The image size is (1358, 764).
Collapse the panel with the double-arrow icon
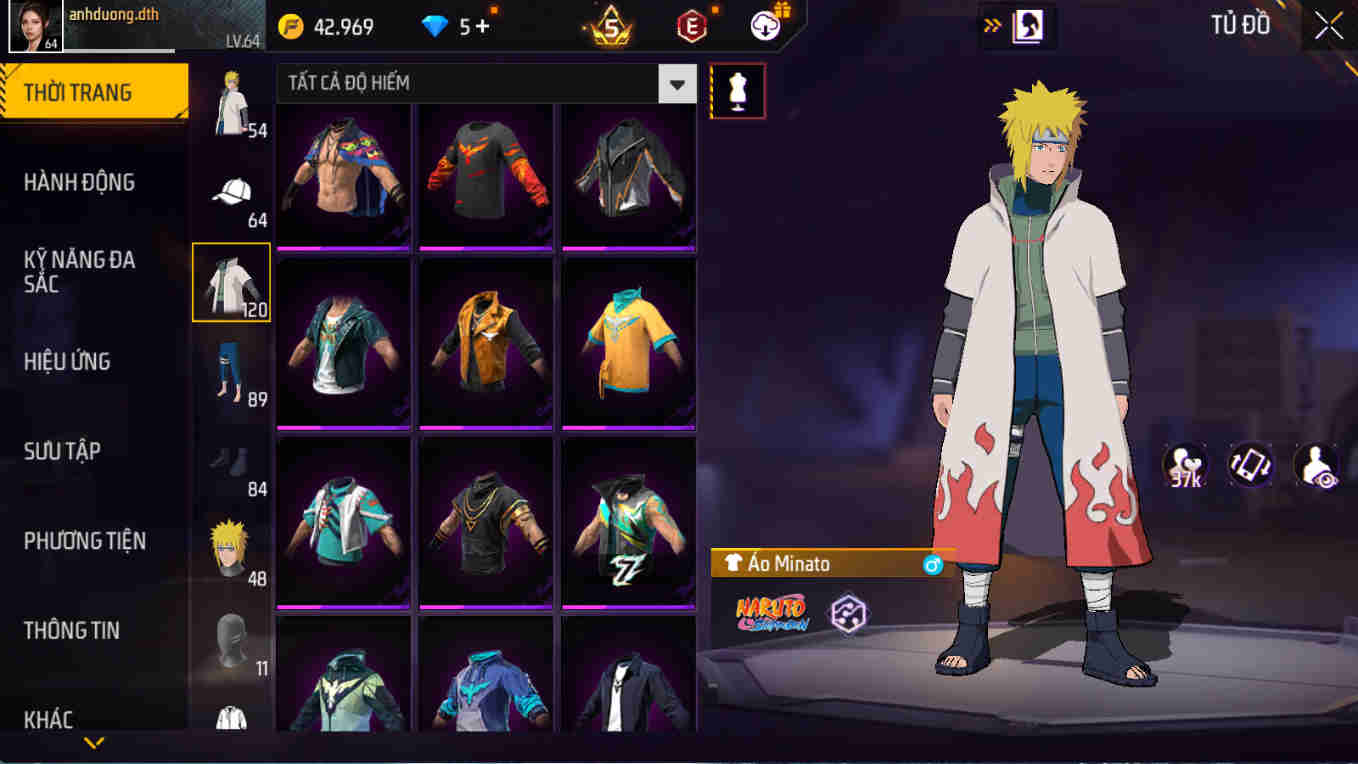point(992,27)
